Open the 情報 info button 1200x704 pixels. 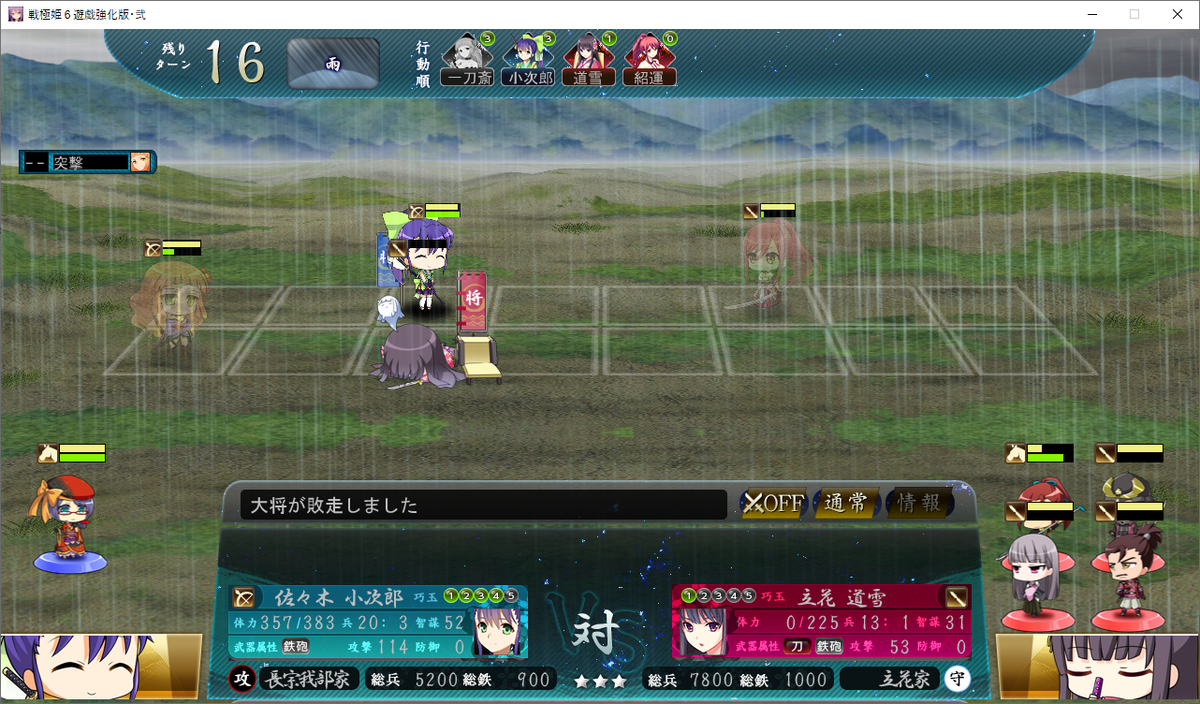[919, 503]
